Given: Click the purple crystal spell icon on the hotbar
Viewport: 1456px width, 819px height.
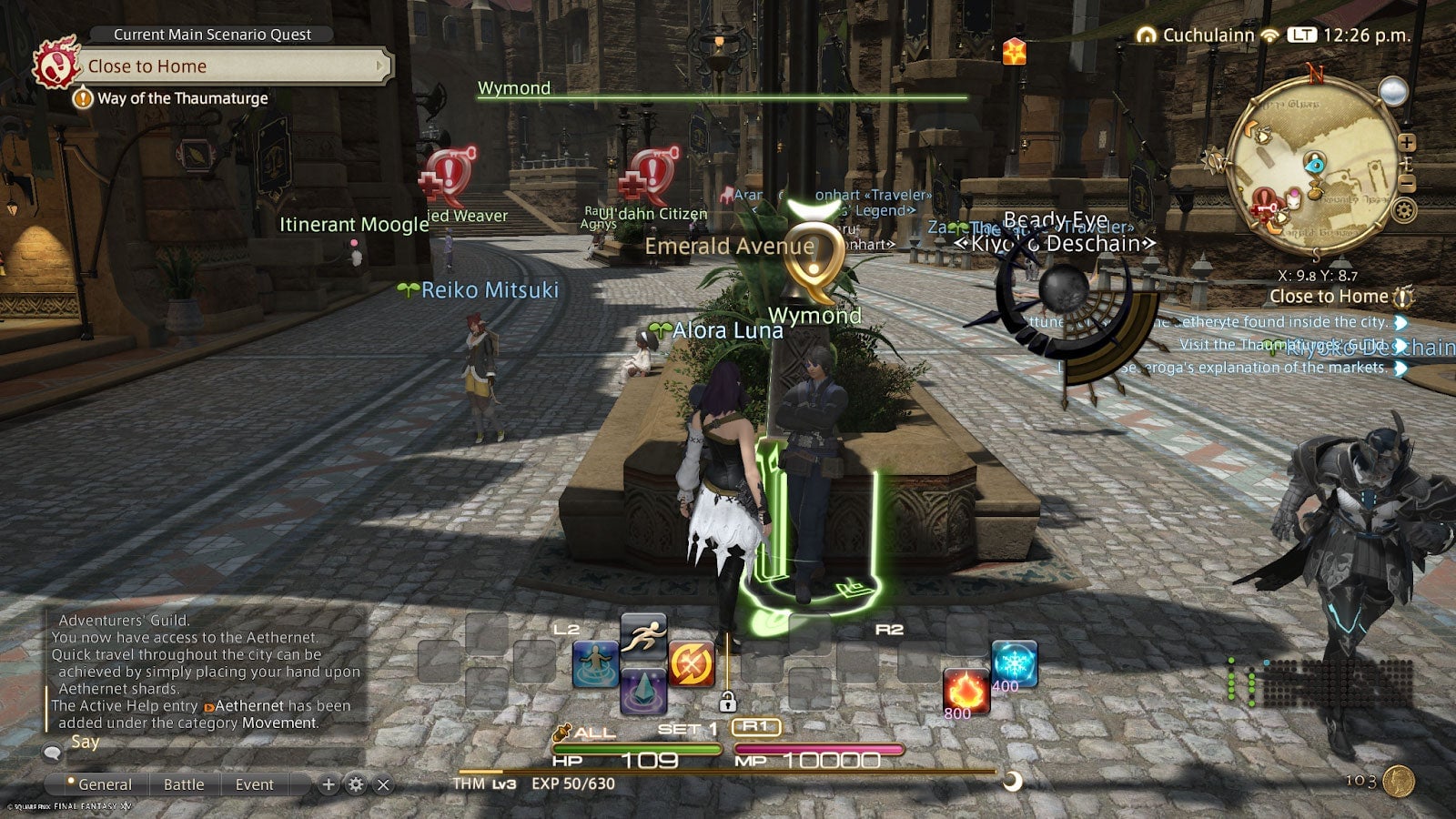Looking at the screenshot, I should tap(642, 692).
